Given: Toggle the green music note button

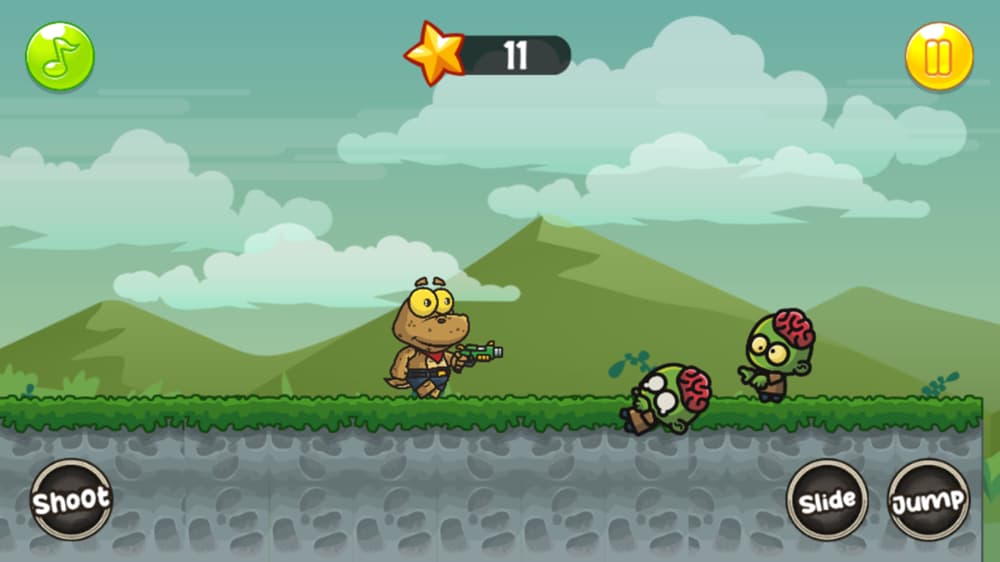Looking at the screenshot, I should click(60, 57).
